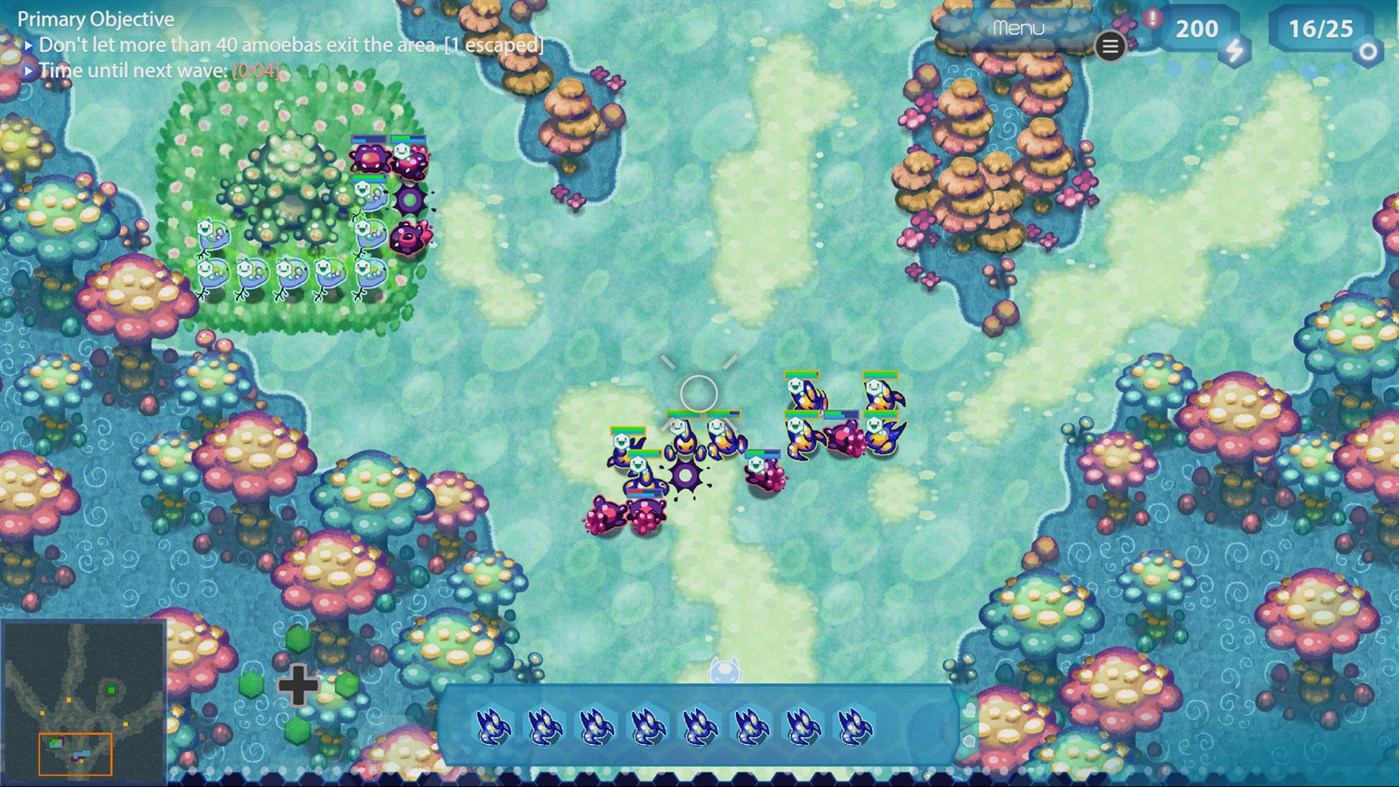Click the Primary Objective title text
Screen dimensions: 1399x787
click(96, 18)
